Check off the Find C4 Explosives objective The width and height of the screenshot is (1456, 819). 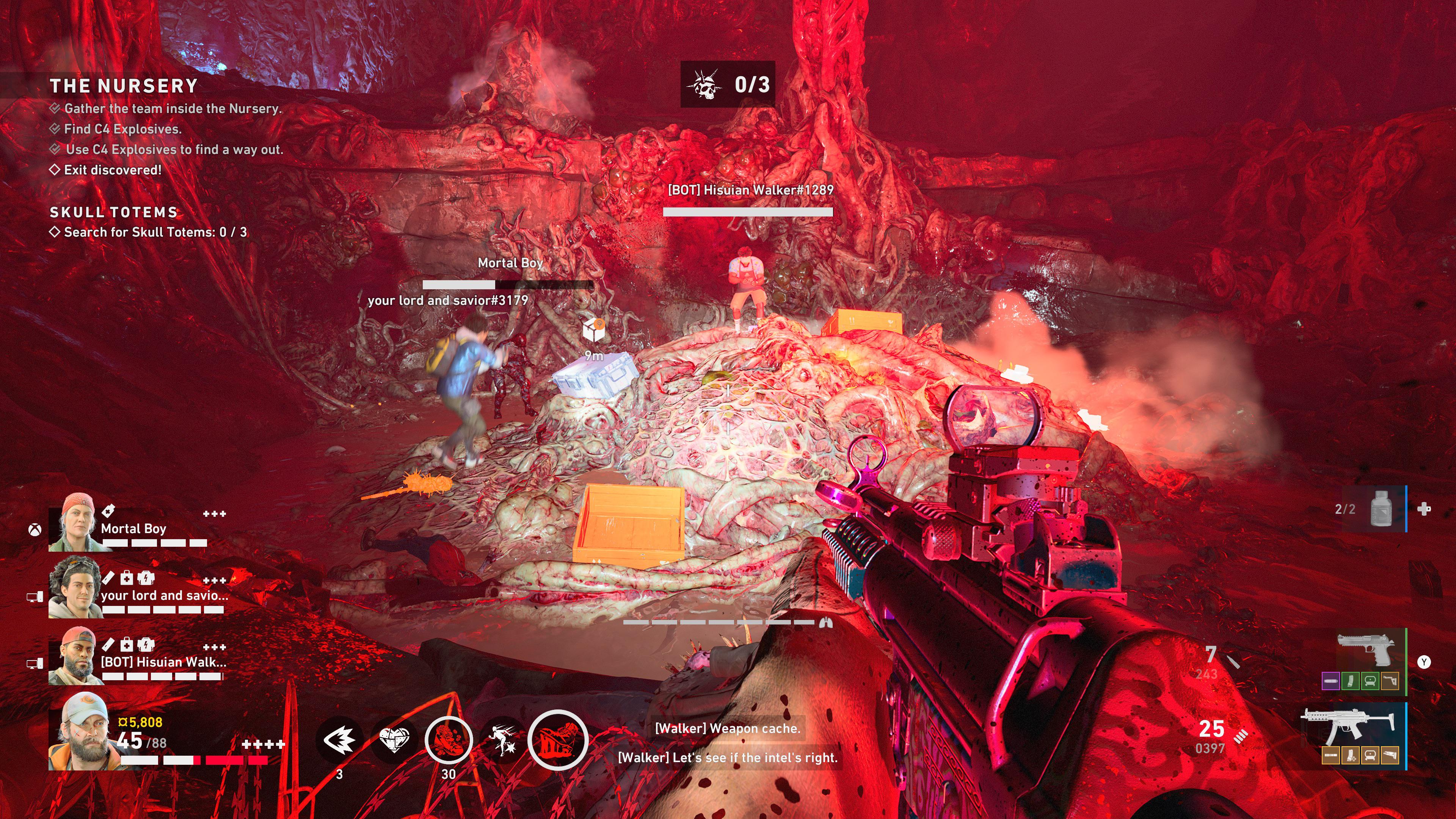(55, 129)
